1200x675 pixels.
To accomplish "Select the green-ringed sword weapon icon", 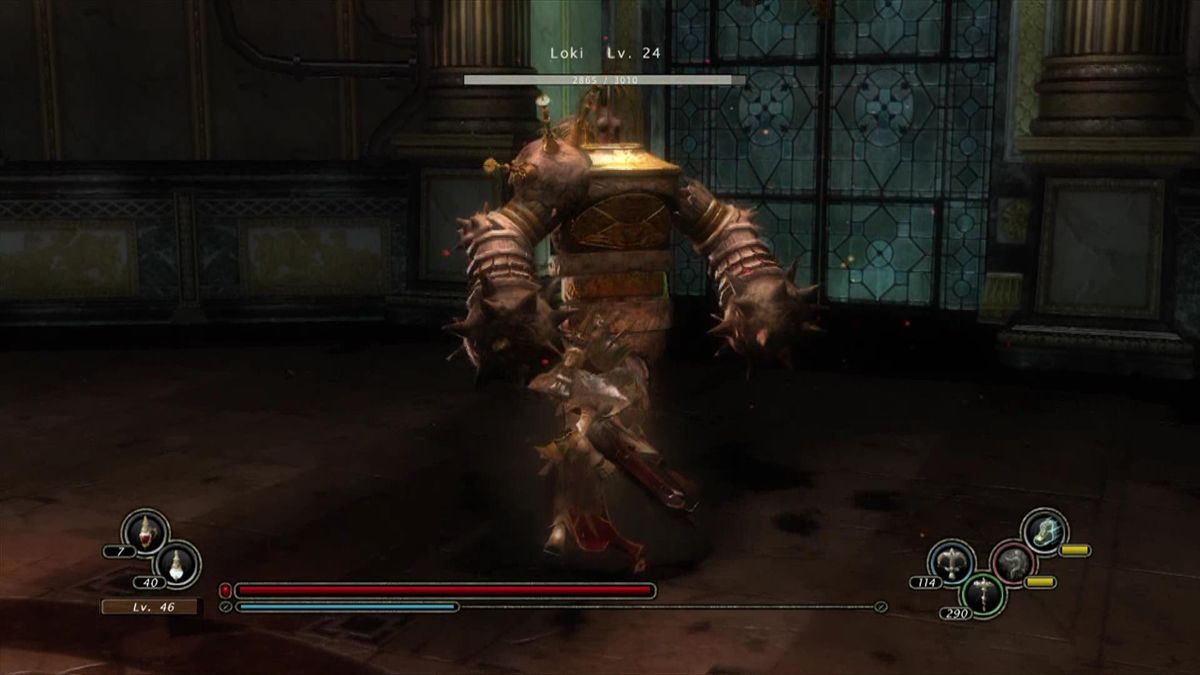I will (x=982, y=594).
